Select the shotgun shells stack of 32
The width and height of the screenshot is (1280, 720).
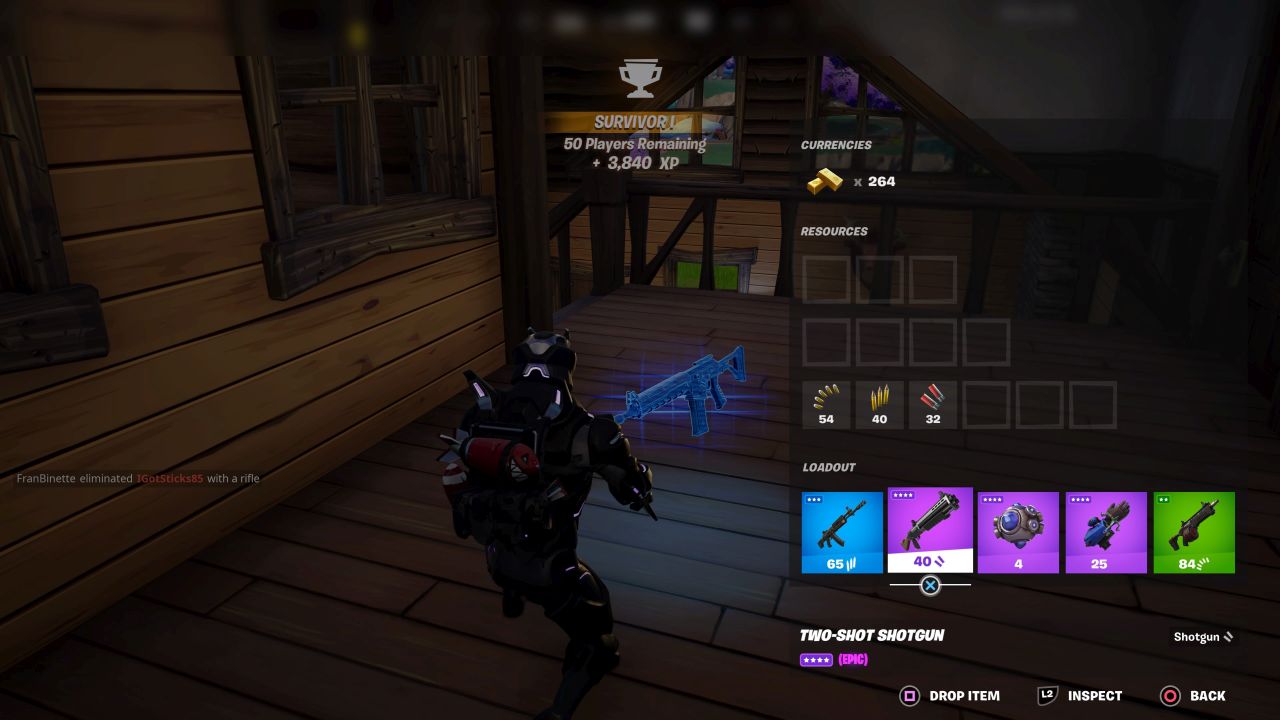pyautogui.click(x=932, y=404)
